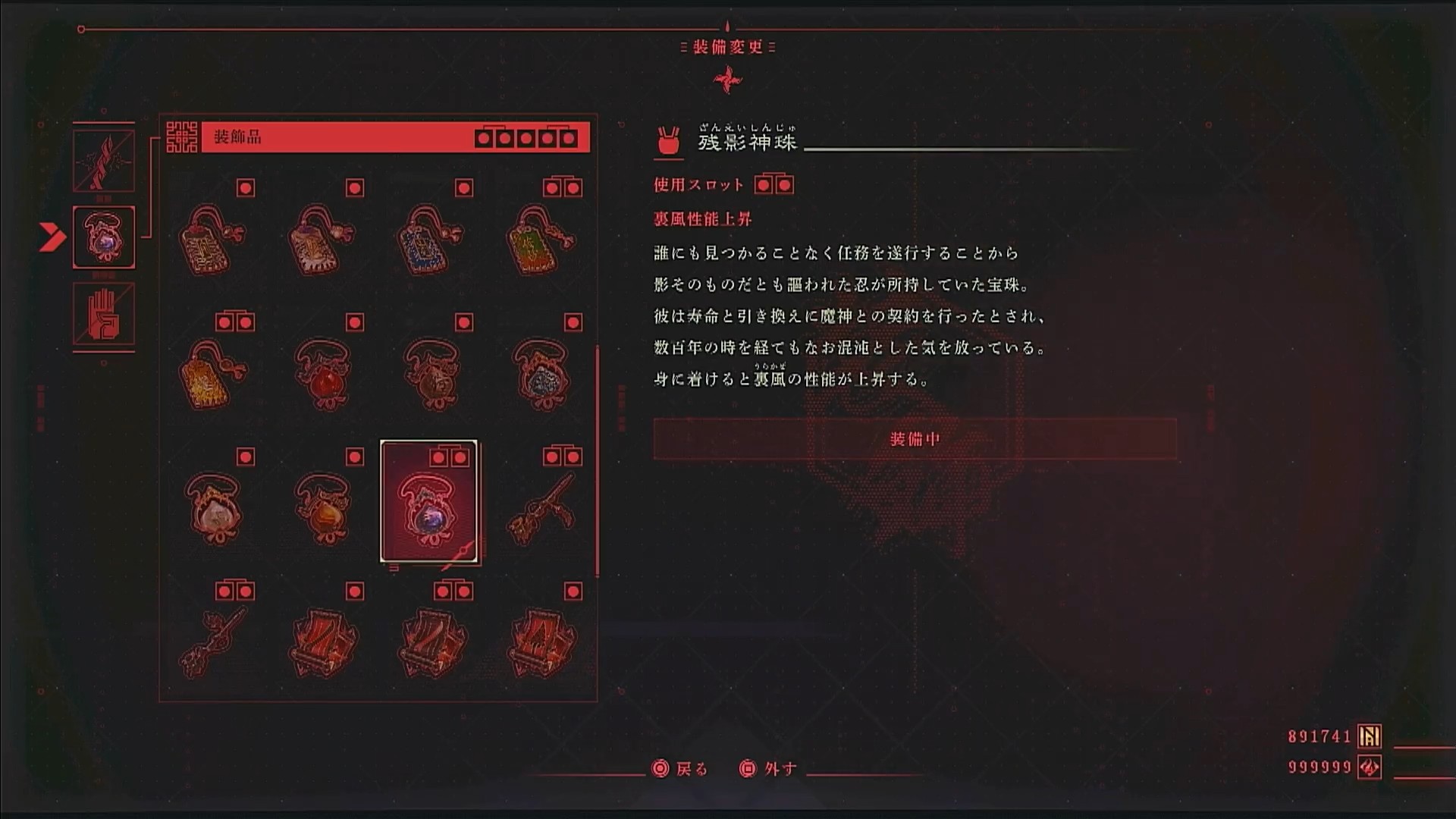This screenshot has width=1456, height=819.
Task: Unequip the accessory with 外す
Action: [768, 769]
